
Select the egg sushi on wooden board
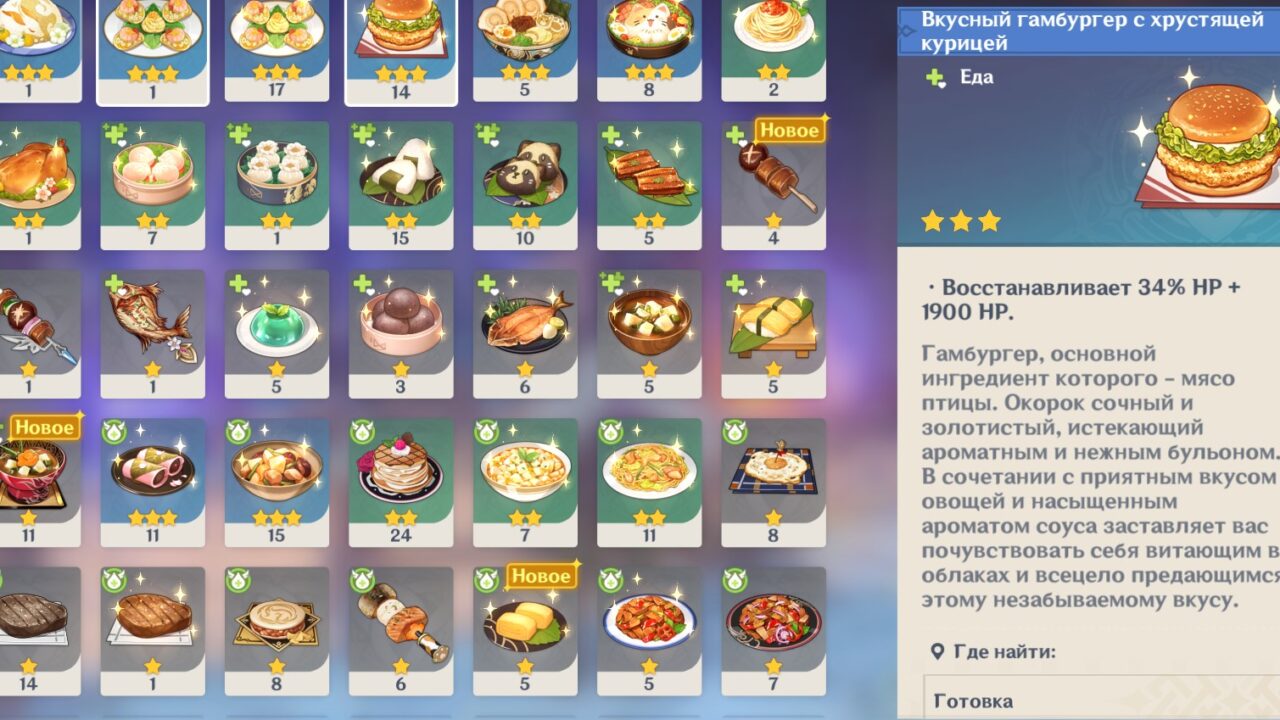tap(773, 326)
